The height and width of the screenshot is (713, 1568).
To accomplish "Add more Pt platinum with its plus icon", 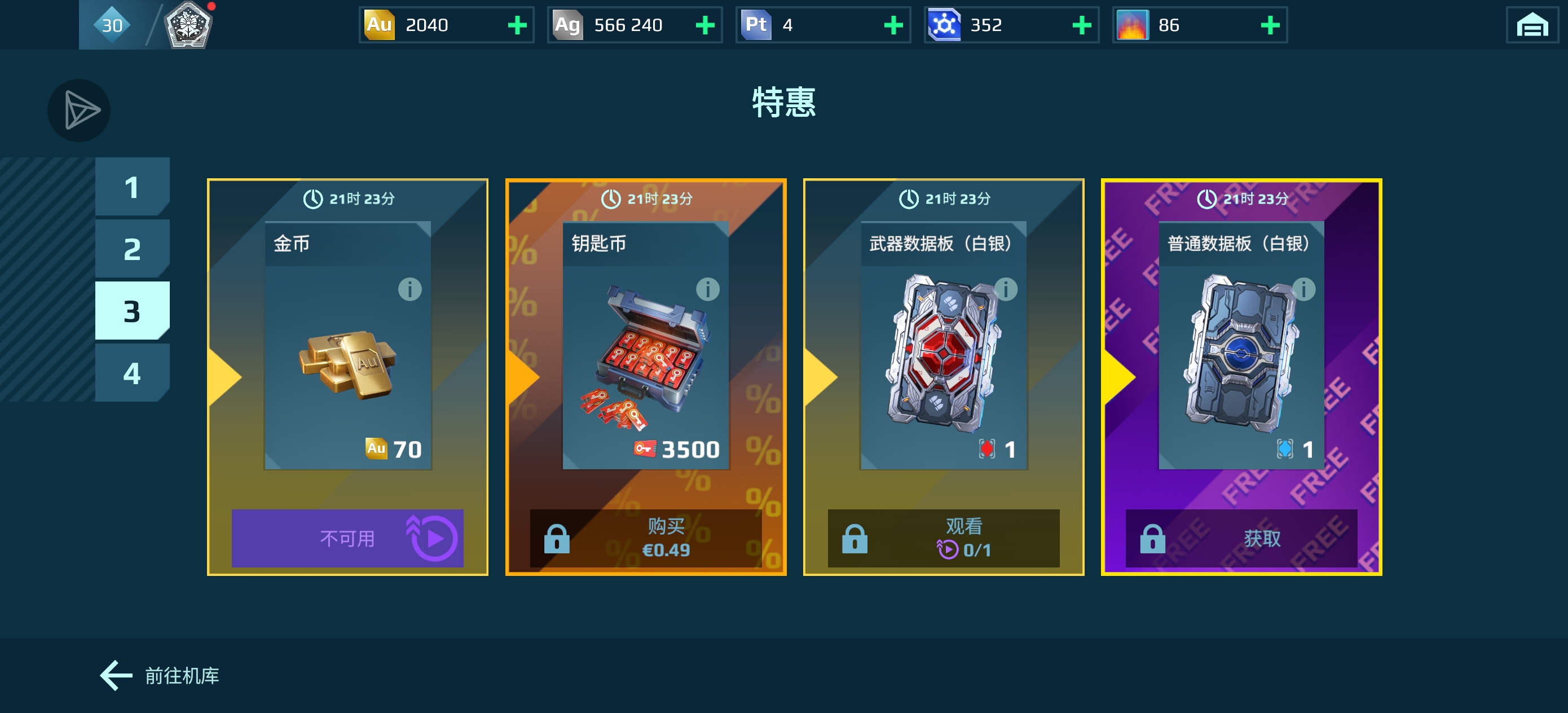I will 892,25.
